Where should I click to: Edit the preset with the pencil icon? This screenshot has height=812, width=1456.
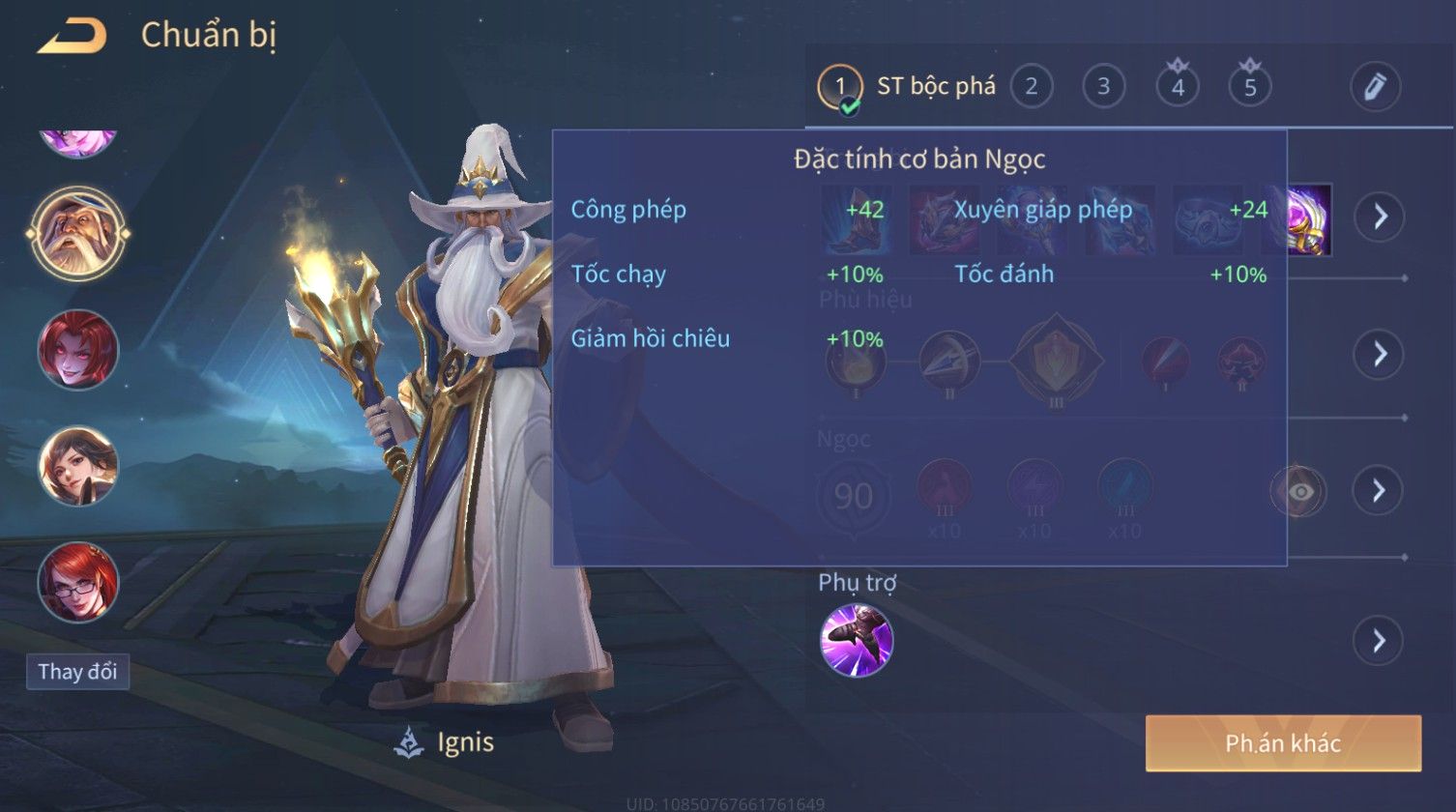pyautogui.click(x=1375, y=87)
